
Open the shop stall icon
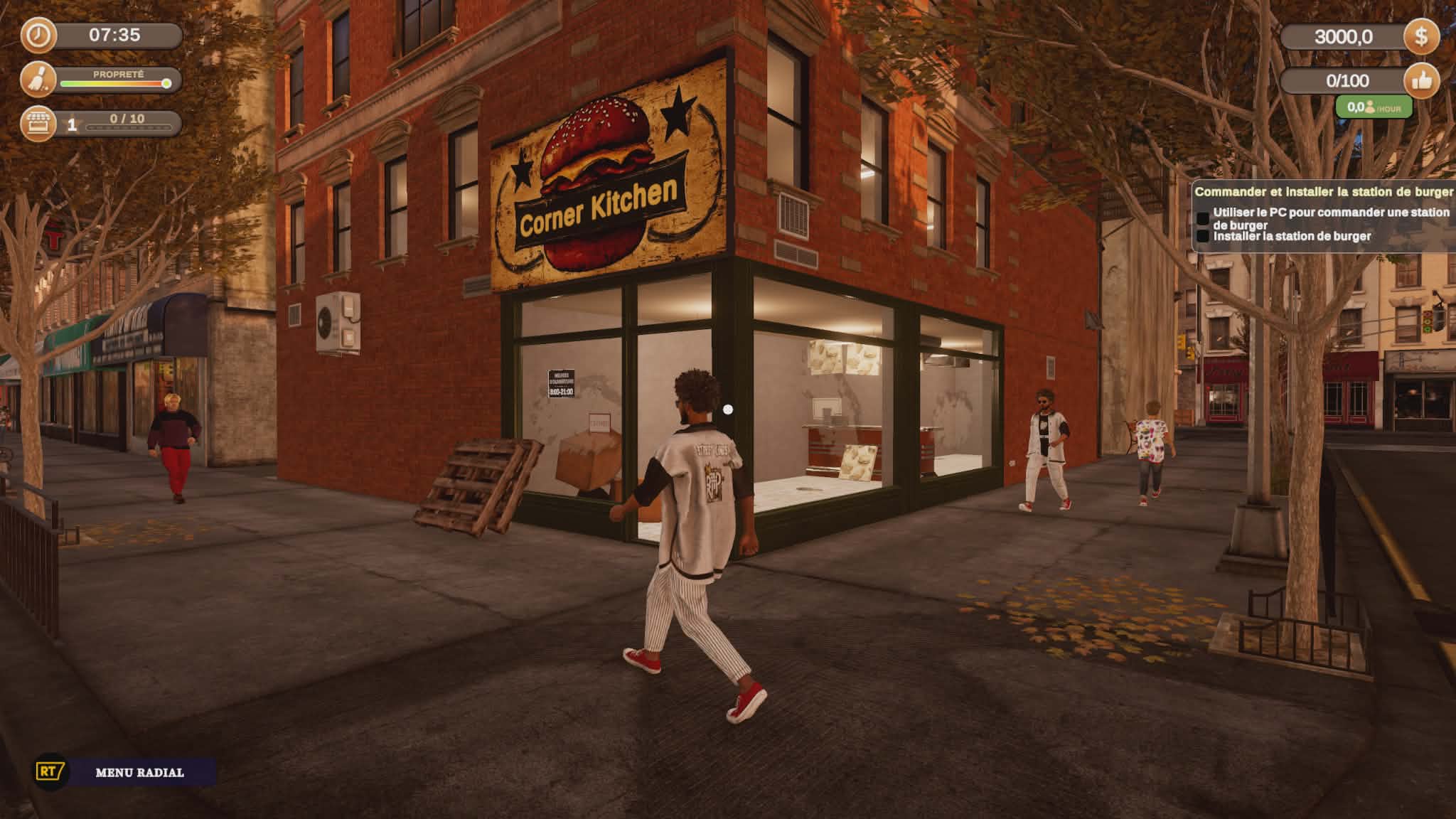point(38,124)
